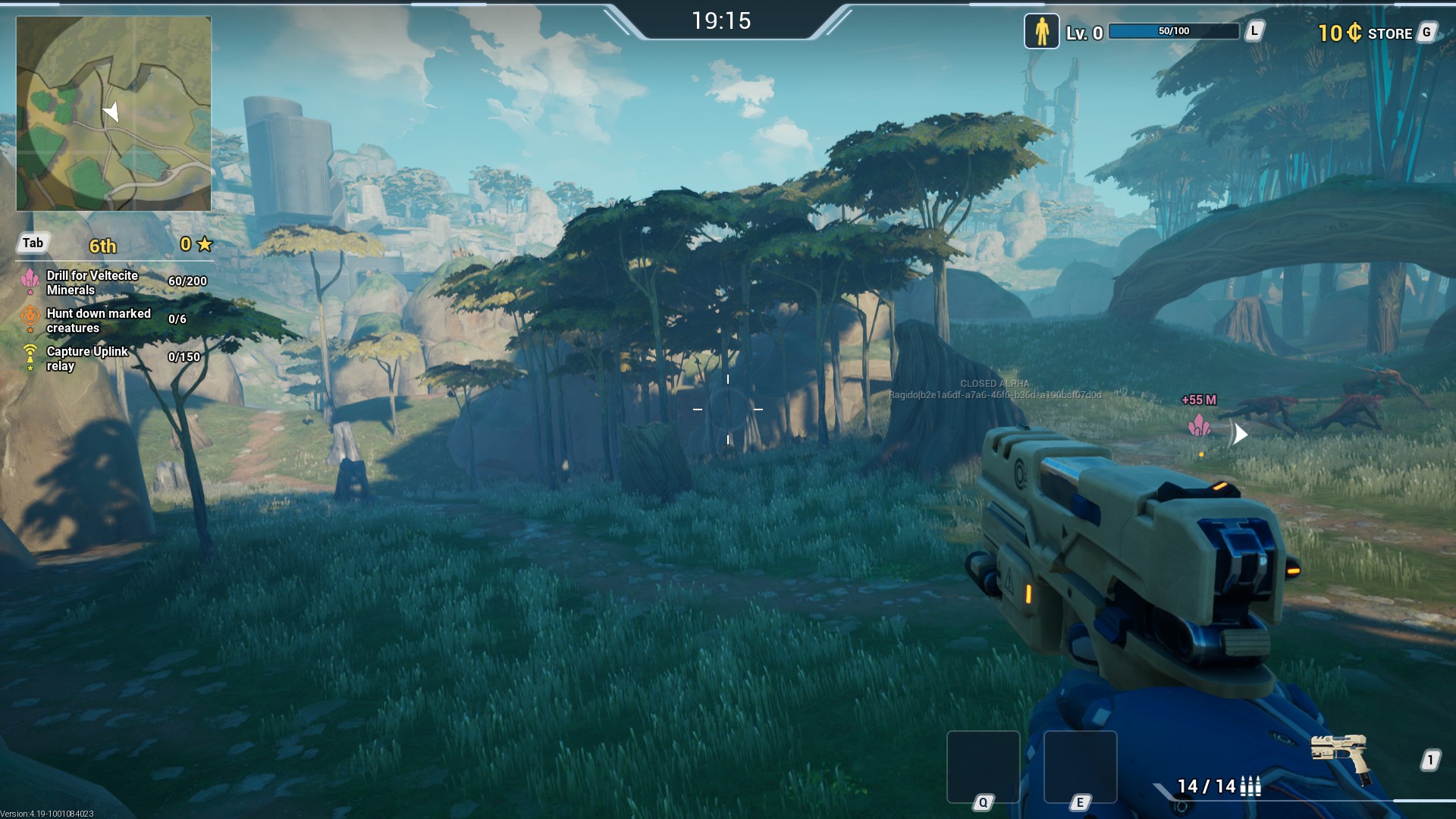The height and width of the screenshot is (819, 1456).
Task: Select the Drill for Veltecite Minerals objective
Action: (x=93, y=283)
